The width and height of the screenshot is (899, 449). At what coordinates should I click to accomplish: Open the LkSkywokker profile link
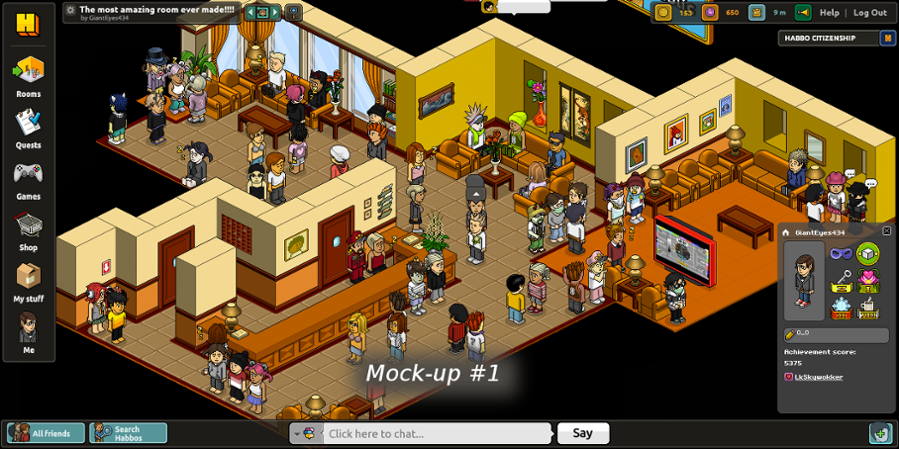coord(818,377)
